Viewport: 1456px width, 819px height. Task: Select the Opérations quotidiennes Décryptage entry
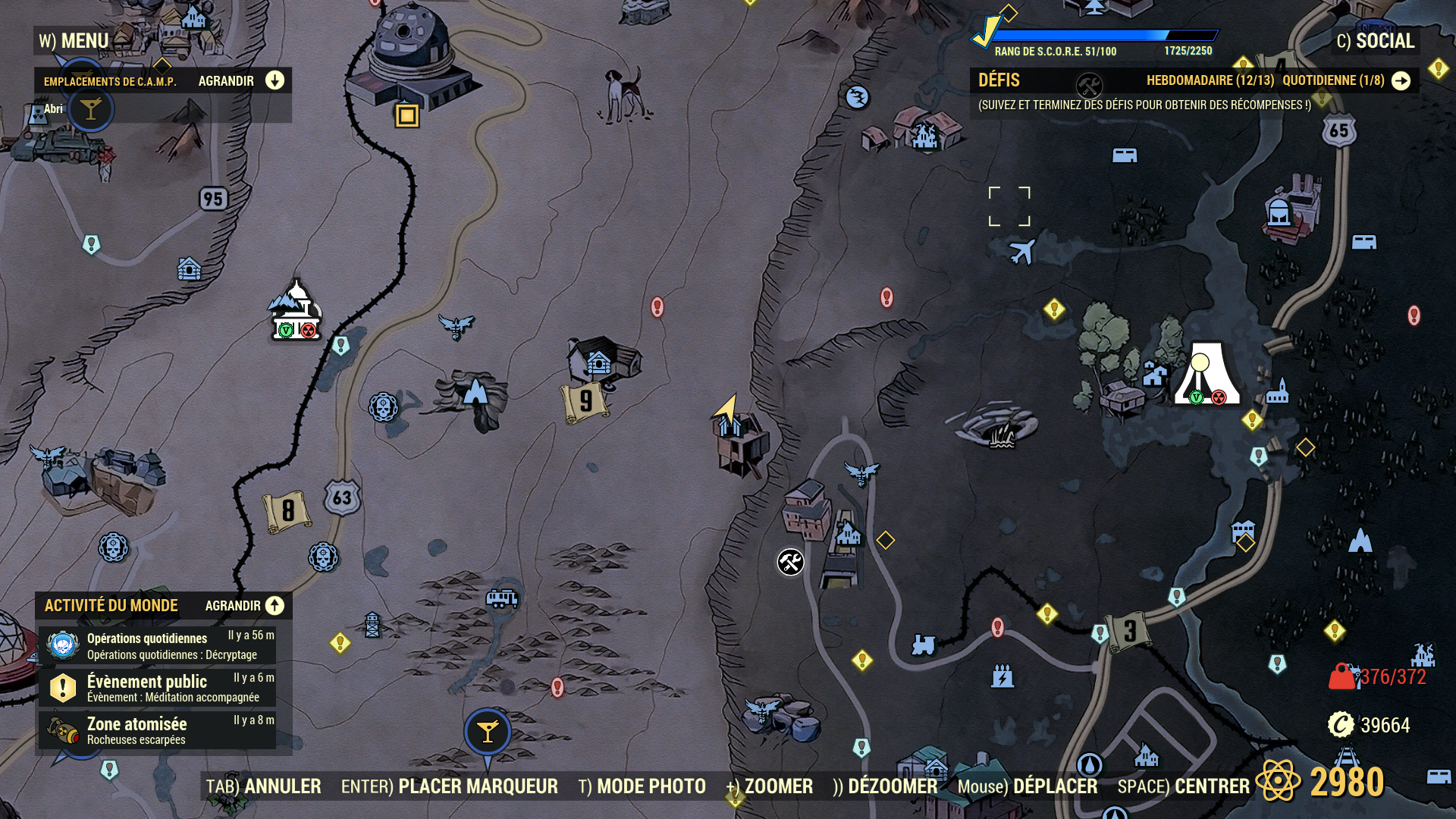pyautogui.click(x=157, y=646)
